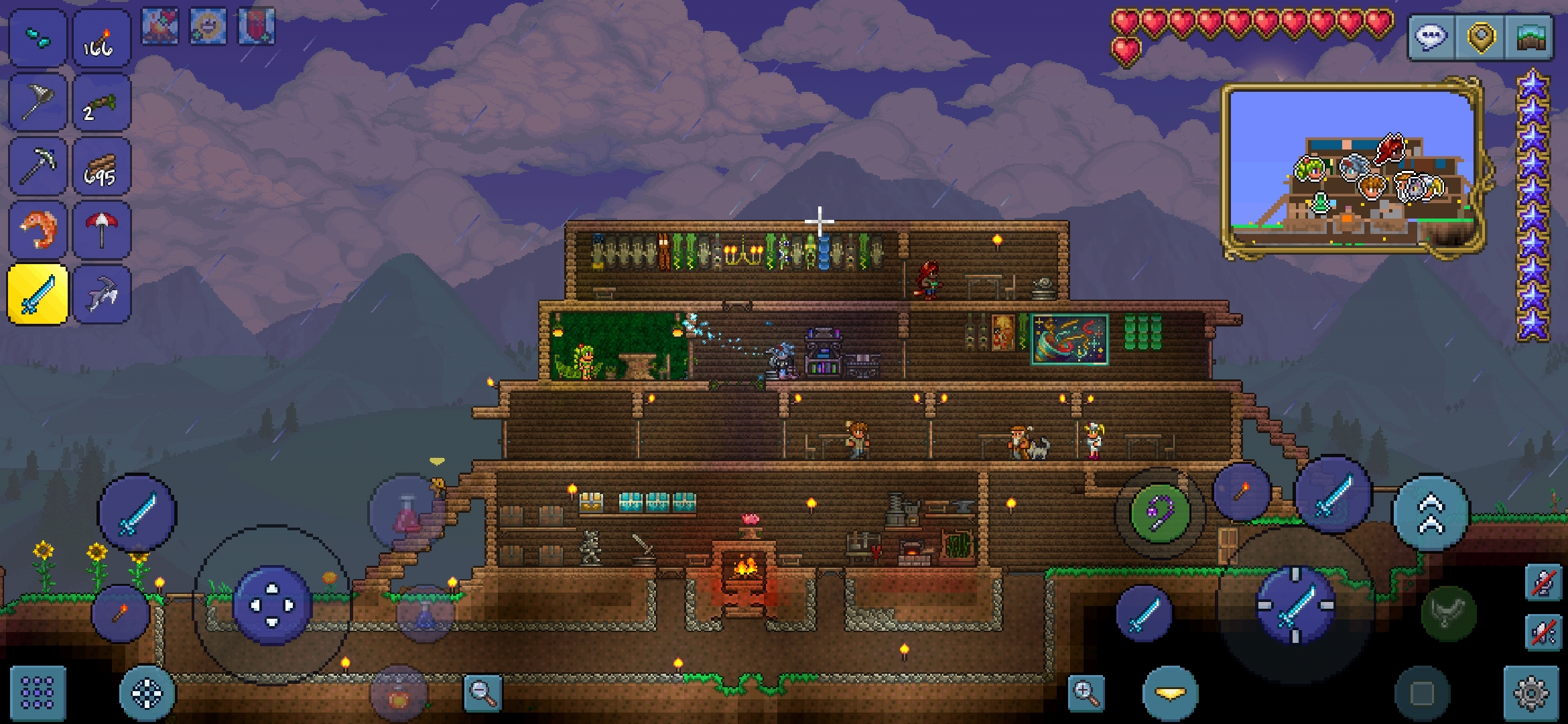This screenshot has width=1568, height=724.
Task: Open the world map landscape icon
Action: click(x=1530, y=37)
